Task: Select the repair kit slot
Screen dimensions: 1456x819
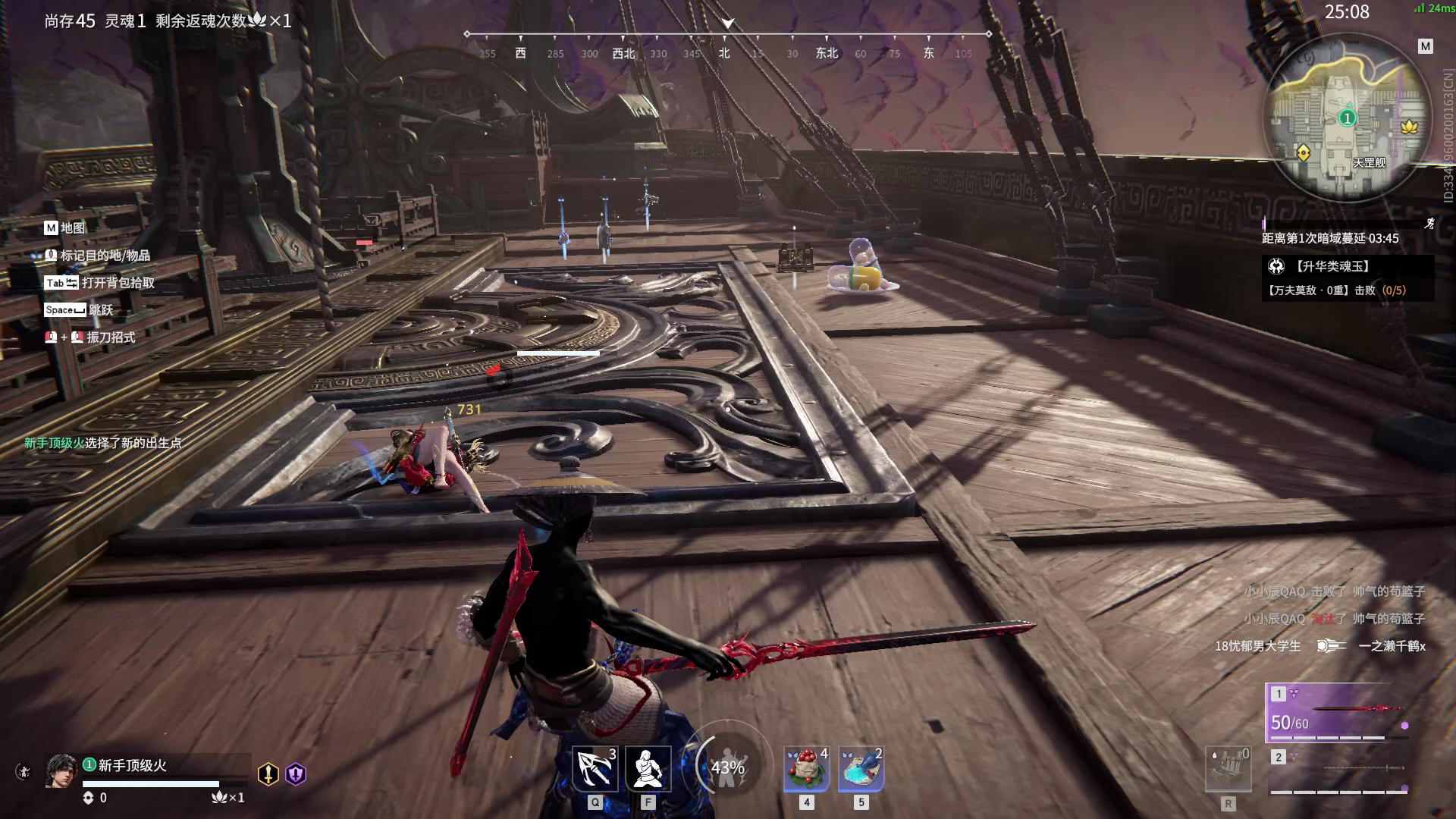Action: [1228, 769]
